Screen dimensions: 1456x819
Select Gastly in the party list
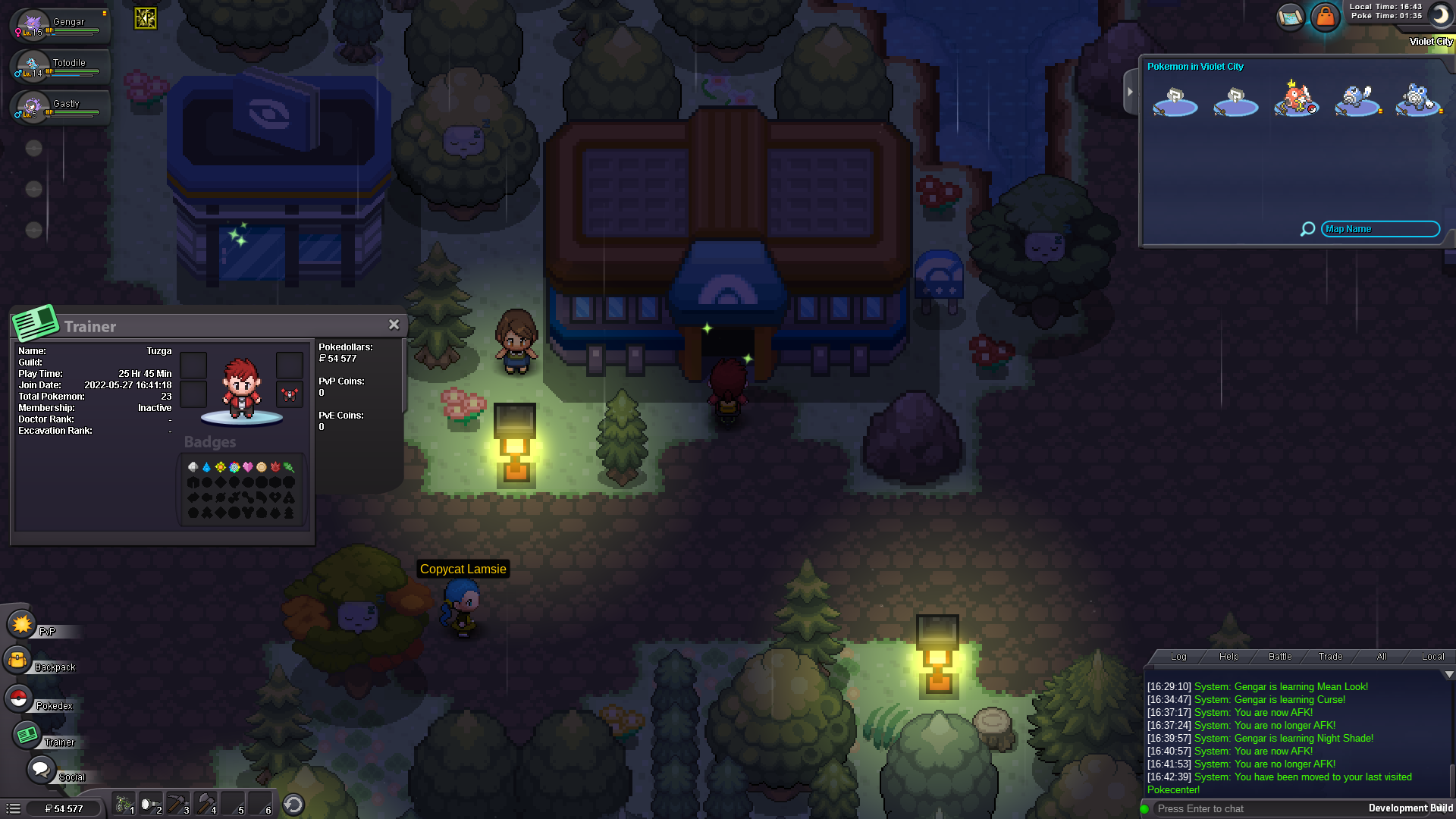coord(61,107)
